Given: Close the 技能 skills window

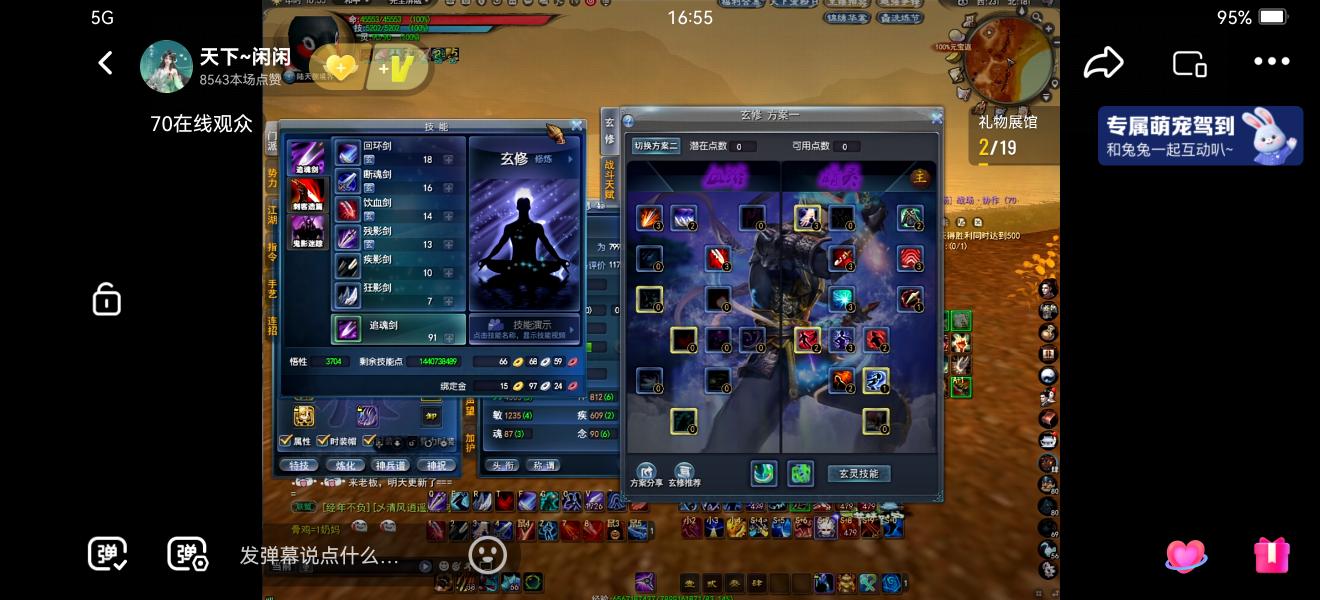Looking at the screenshot, I should coord(577,126).
